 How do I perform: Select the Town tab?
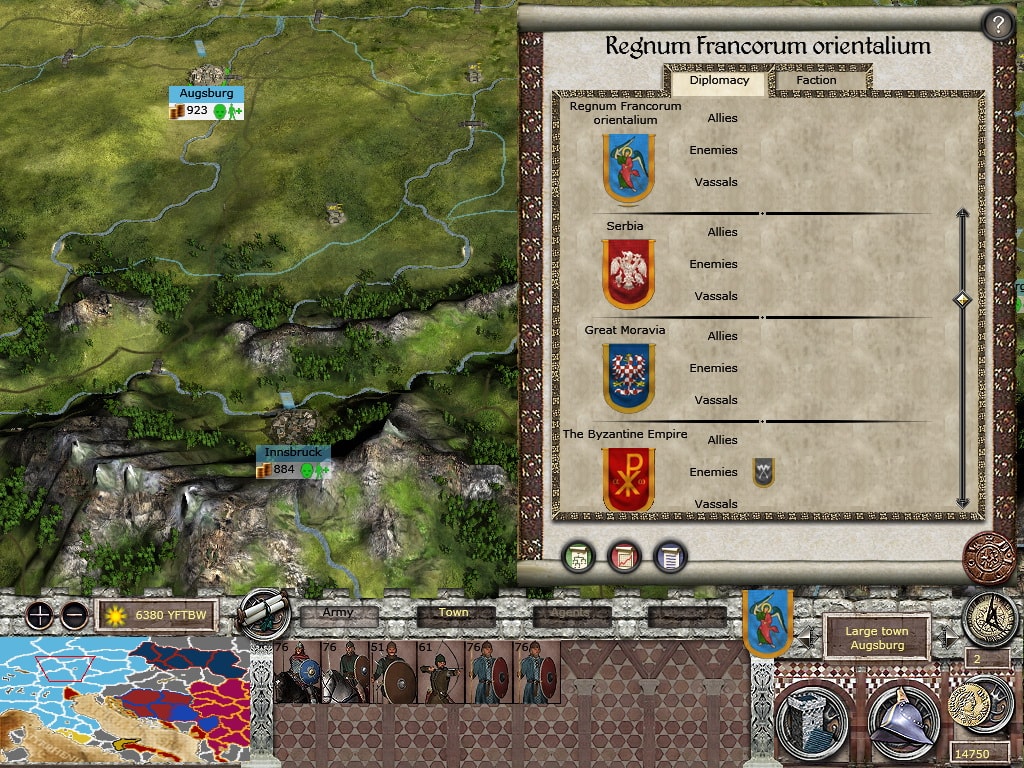(454, 614)
